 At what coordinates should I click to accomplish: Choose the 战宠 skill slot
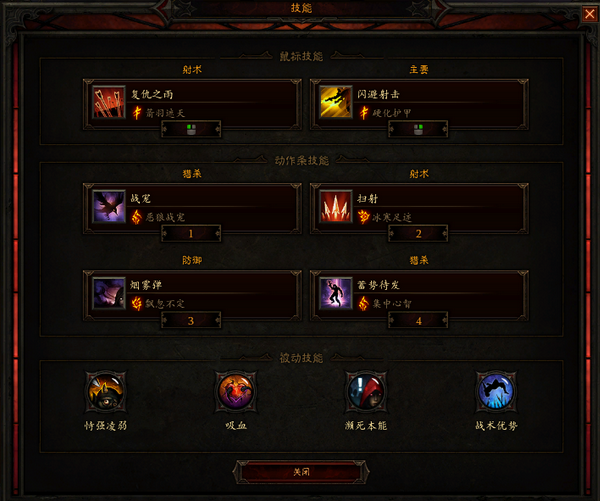(x=193, y=208)
